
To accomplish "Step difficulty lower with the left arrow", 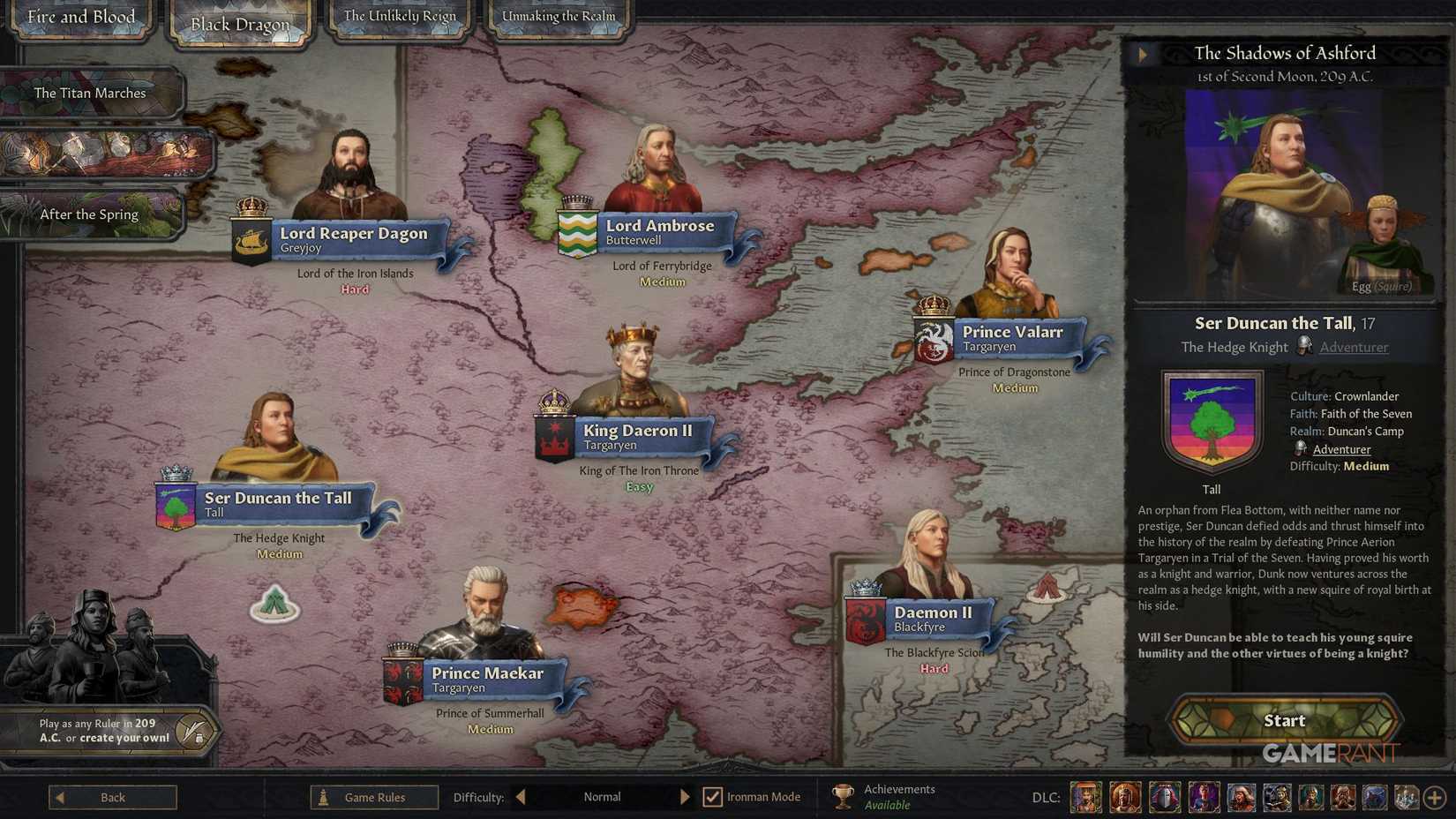I will [x=521, y=797].
